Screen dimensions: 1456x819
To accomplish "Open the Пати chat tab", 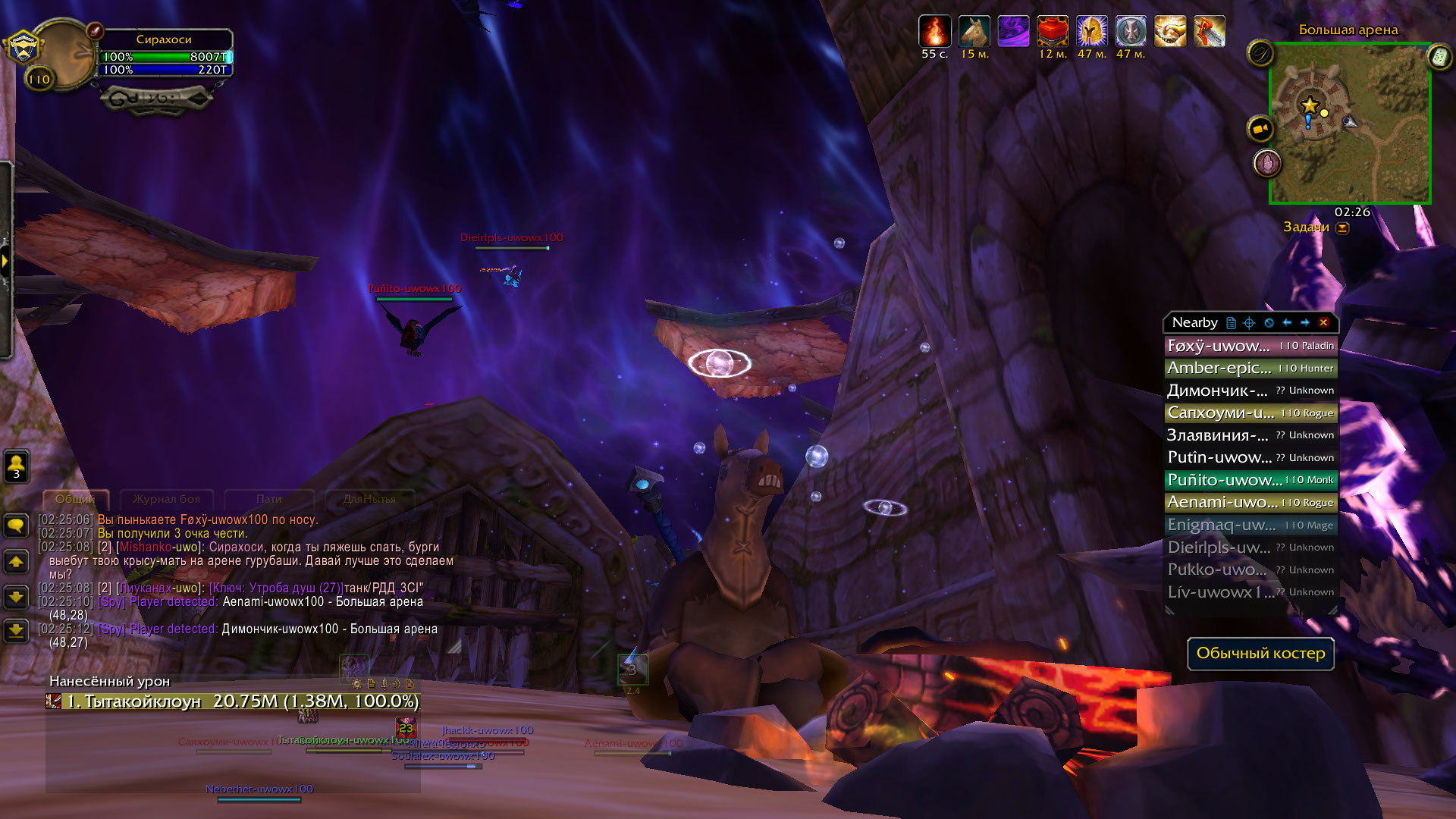I will 268,499.
